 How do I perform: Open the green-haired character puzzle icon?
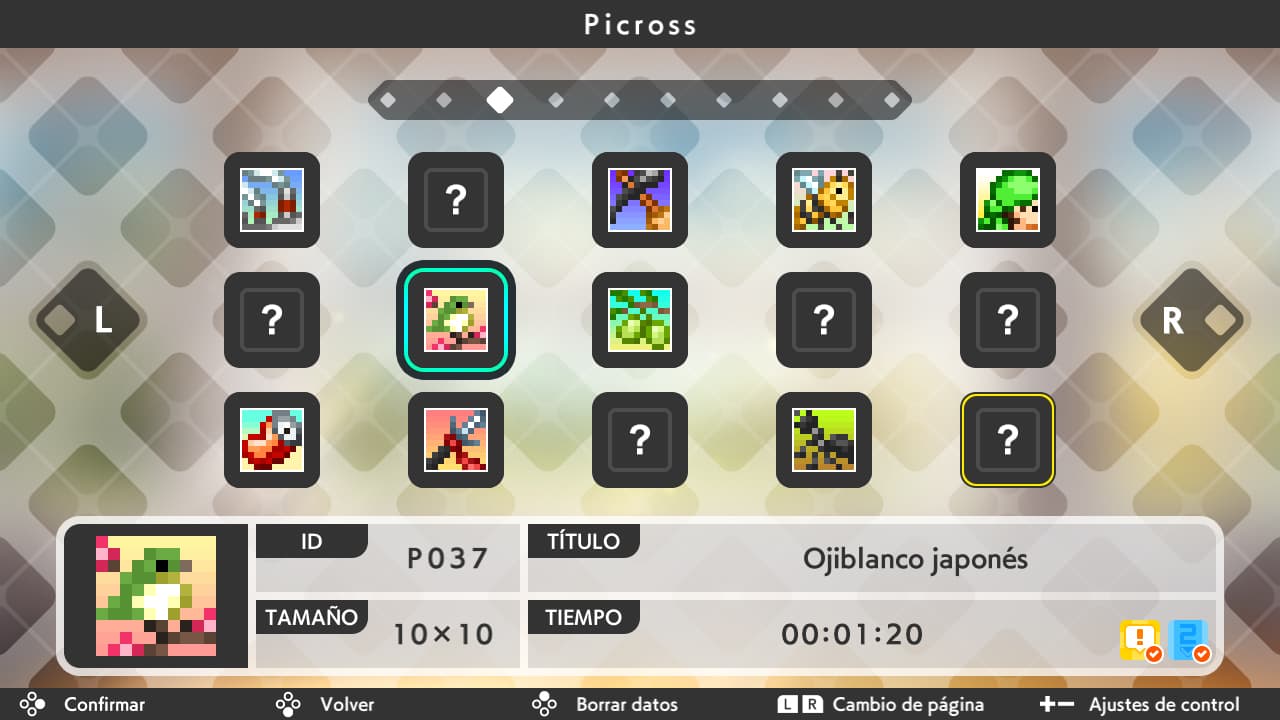coord(1007,200)
